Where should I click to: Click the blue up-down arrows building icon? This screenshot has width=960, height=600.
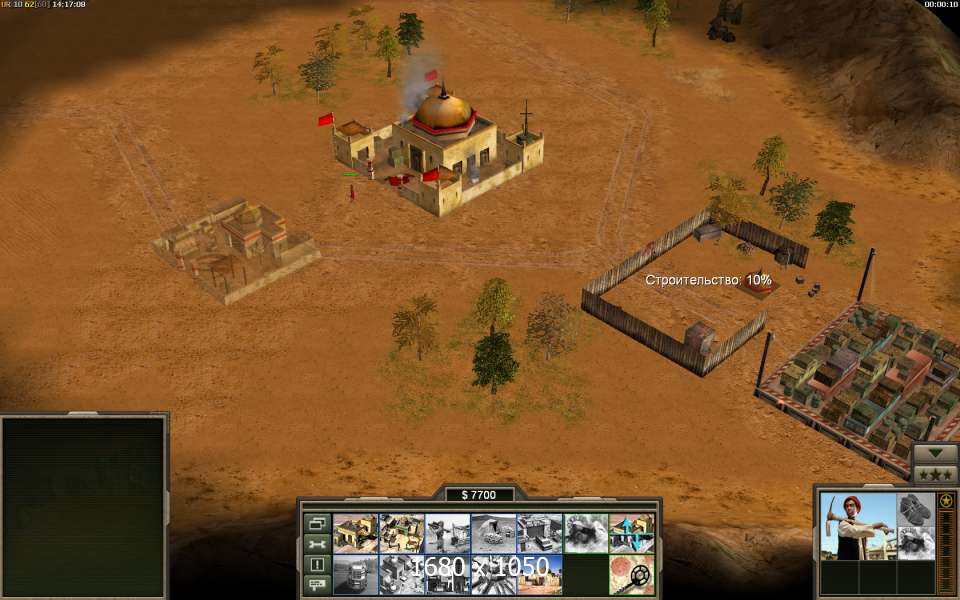point(631,533)
